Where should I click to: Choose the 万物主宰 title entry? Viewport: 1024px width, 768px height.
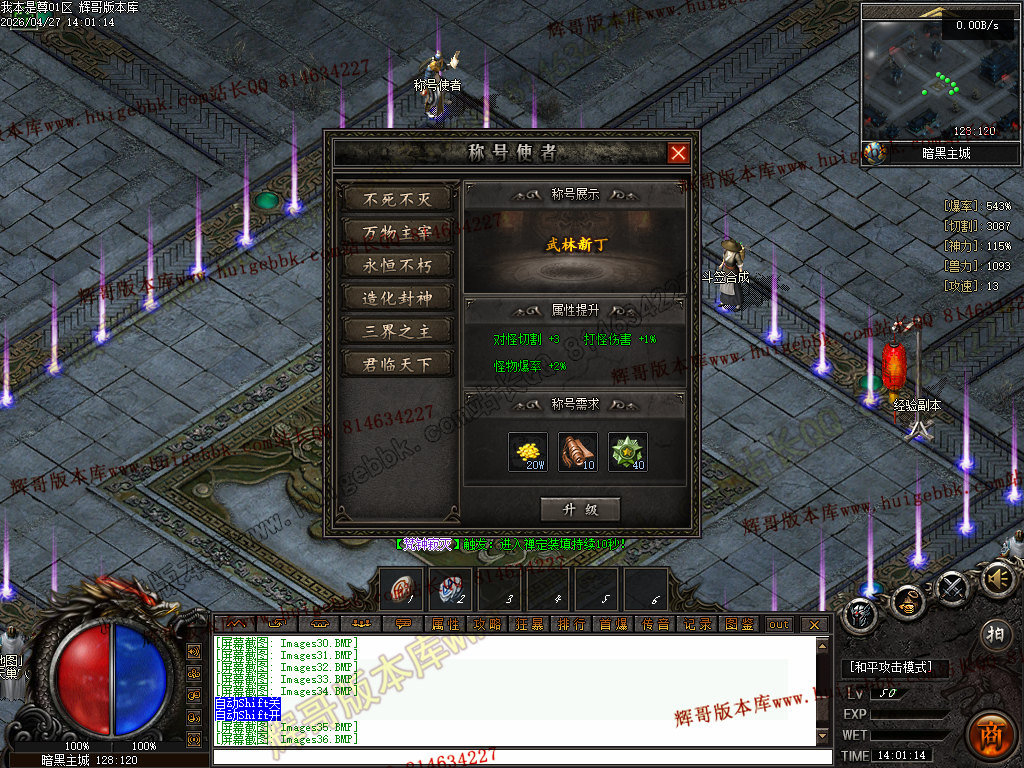coord(397,232)
